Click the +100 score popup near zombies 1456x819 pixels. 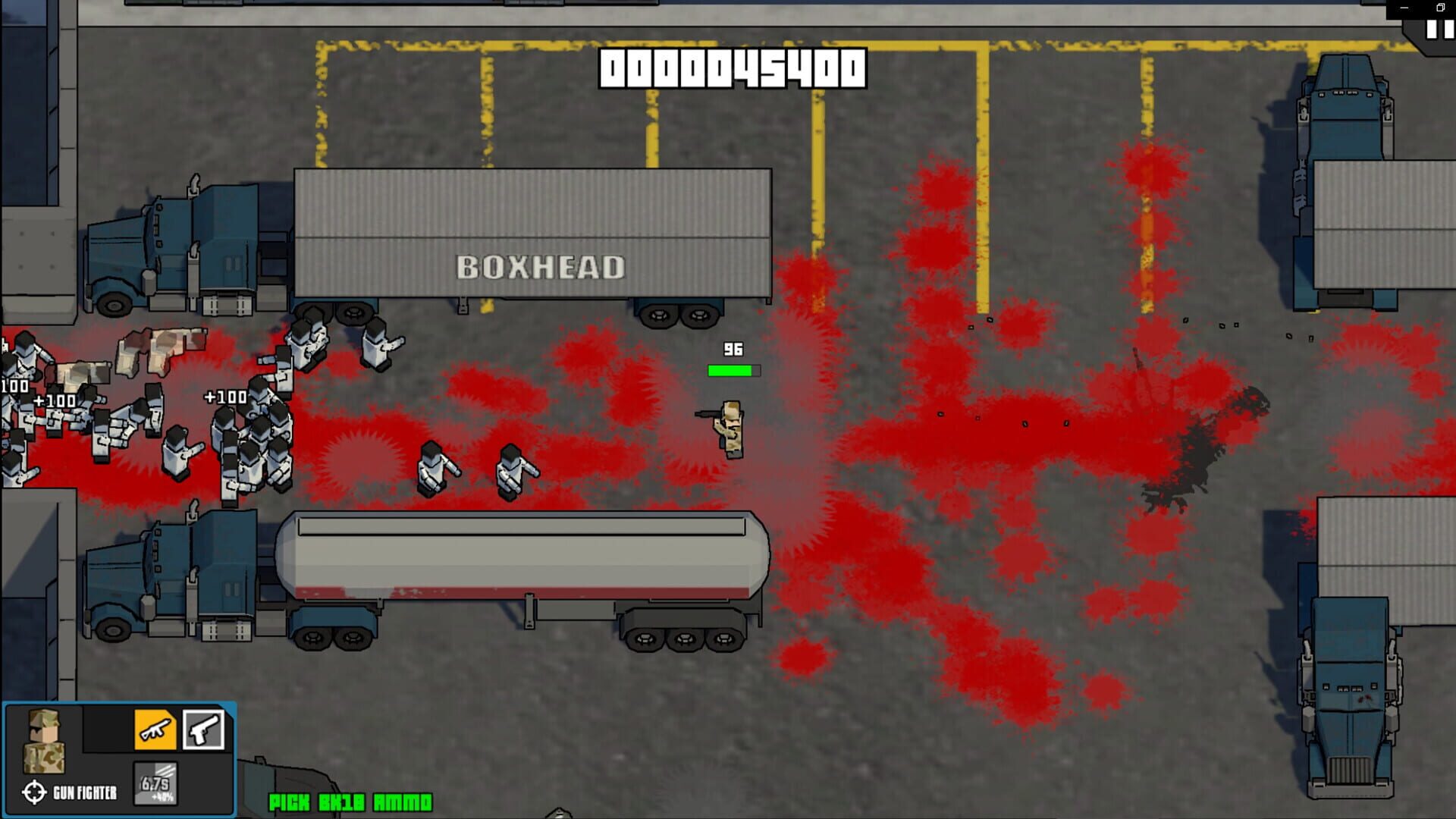(222, 395)
